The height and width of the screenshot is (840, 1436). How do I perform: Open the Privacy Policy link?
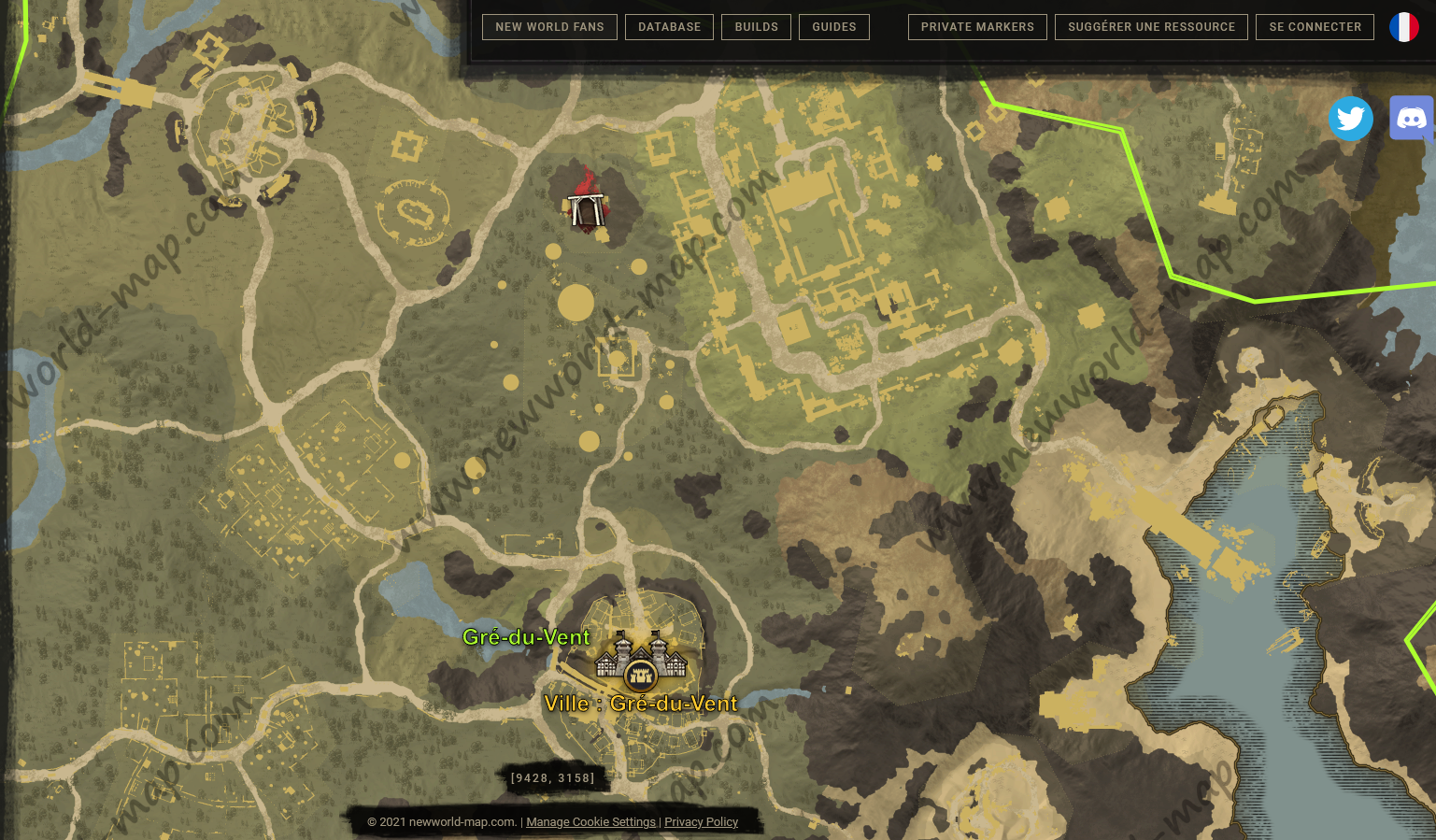(x=701, y=822)
